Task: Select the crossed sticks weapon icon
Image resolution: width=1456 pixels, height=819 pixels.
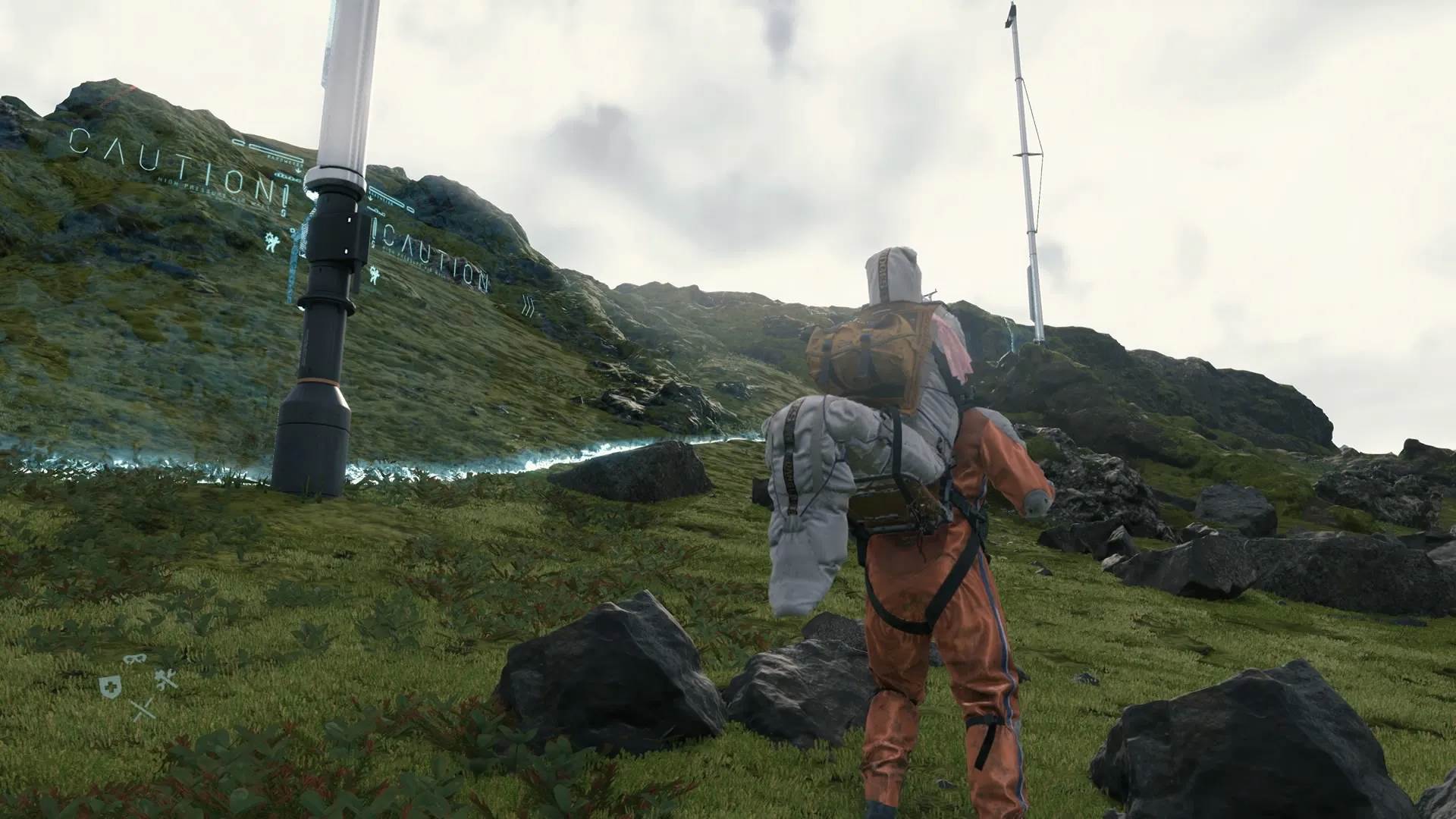Action: (143, 709)
